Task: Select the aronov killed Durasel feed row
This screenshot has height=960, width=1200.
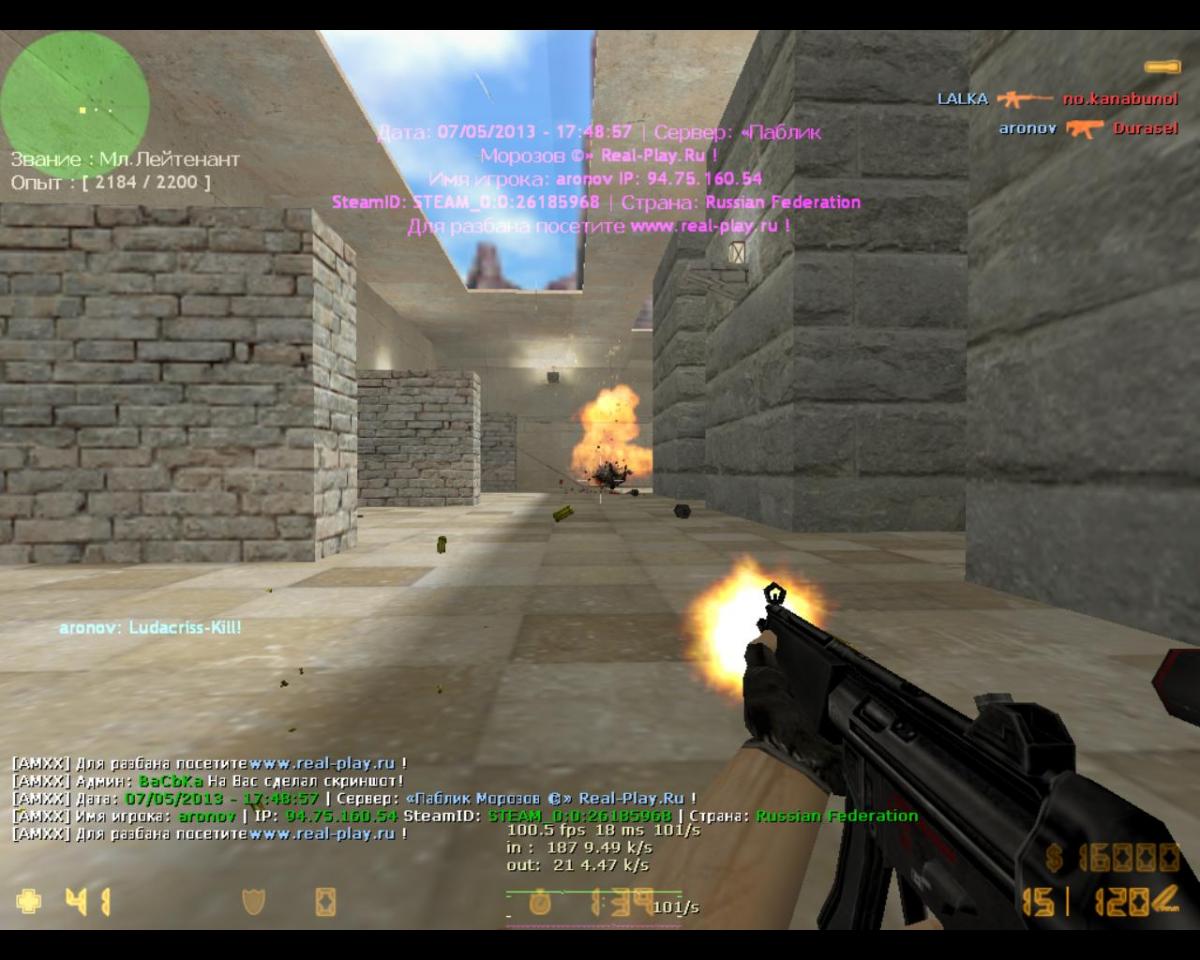Action: click(x=1088, y=128)
